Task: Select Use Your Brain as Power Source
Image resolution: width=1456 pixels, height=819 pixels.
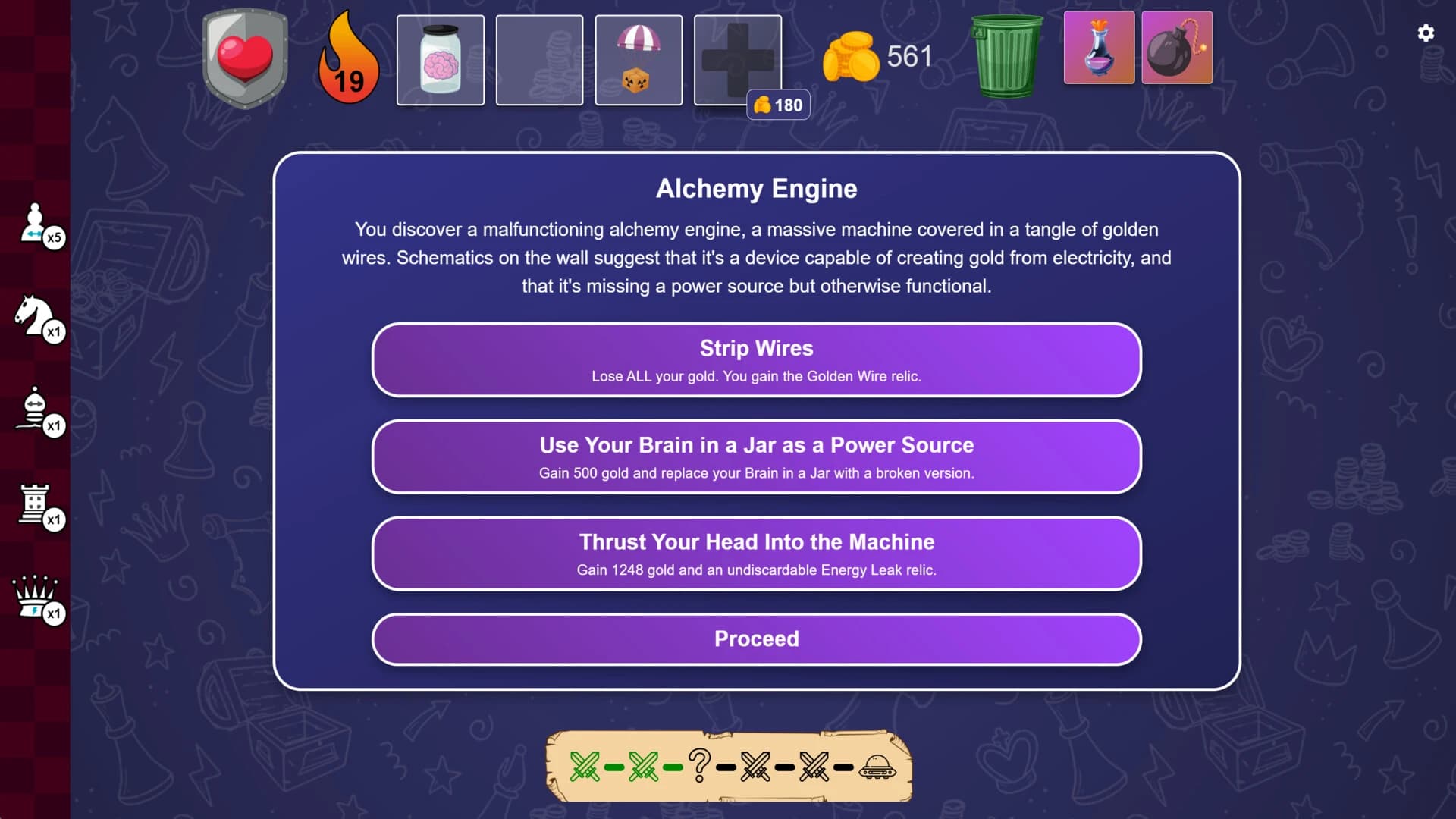Action: 756,457
